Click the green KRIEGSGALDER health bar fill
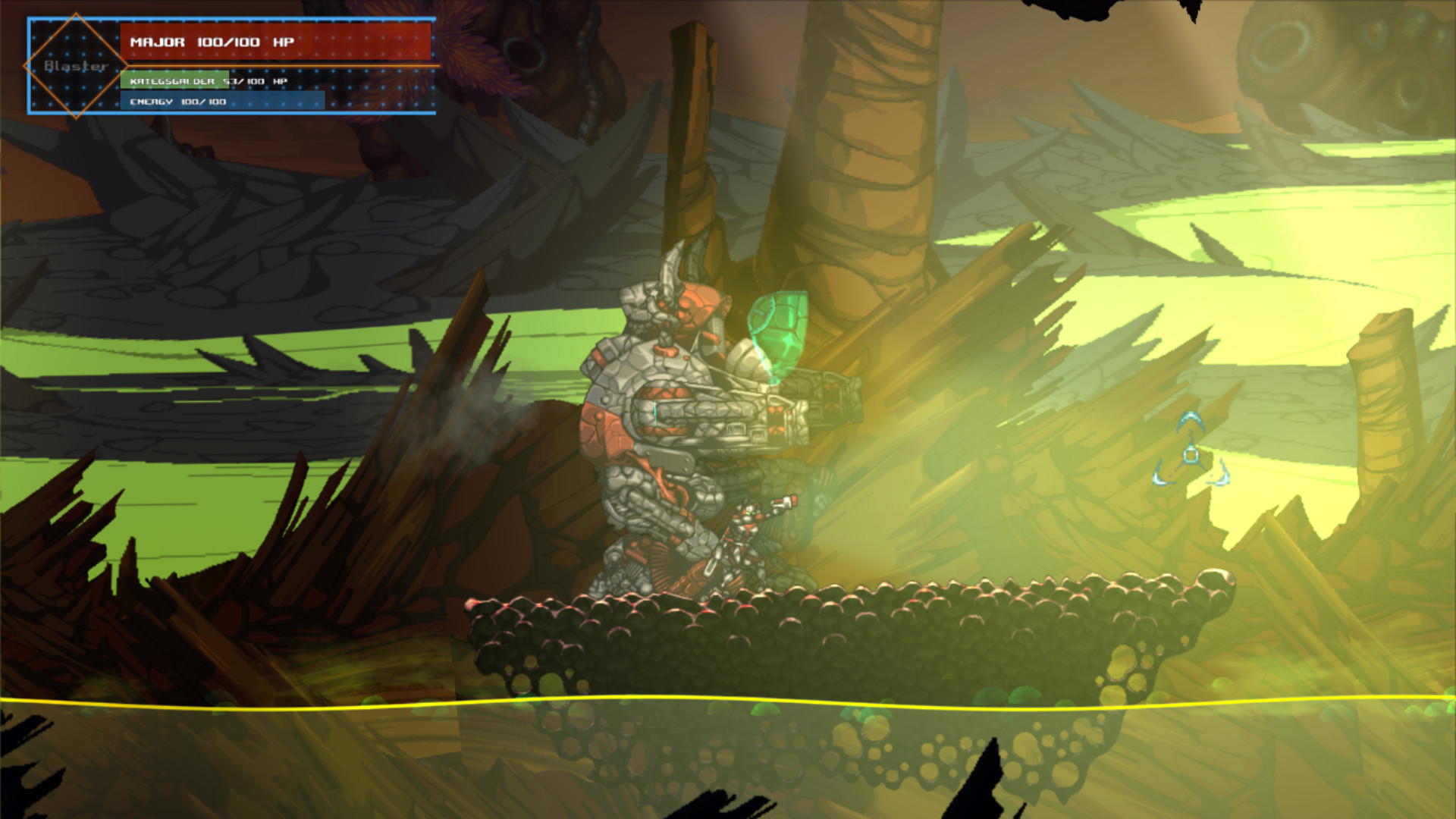 pos(174,80)
